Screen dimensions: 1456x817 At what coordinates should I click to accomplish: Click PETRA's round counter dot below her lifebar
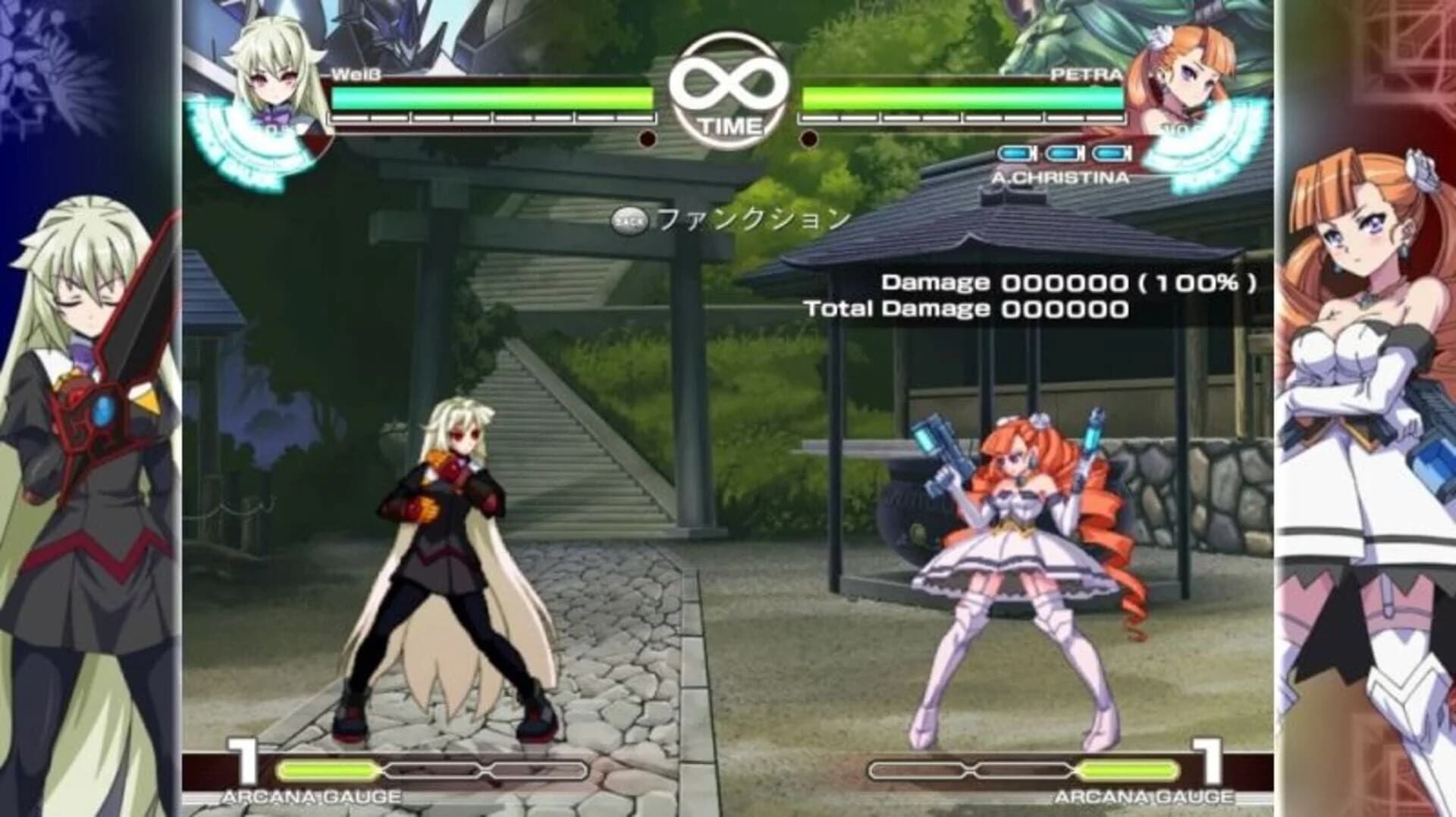811,138
